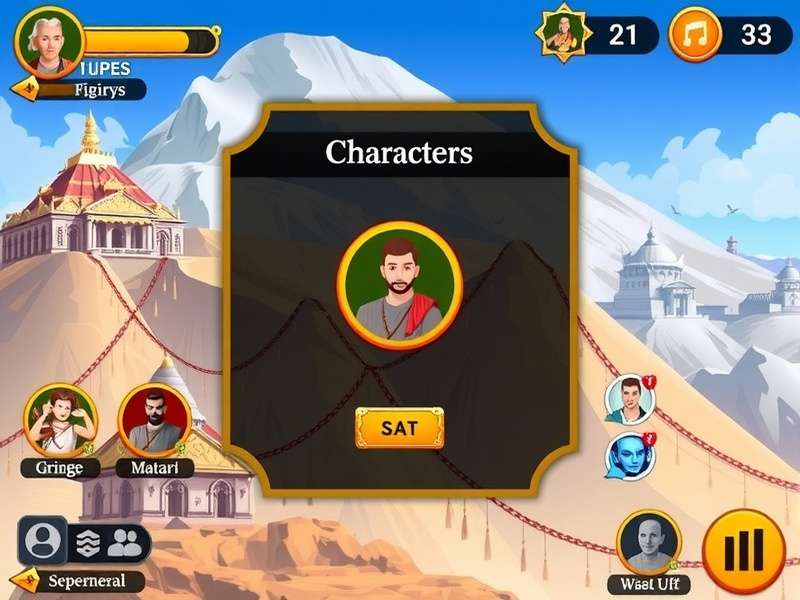Click the orange music note icon
This screenshot has height=600, width=800.
tap(694, 35)
